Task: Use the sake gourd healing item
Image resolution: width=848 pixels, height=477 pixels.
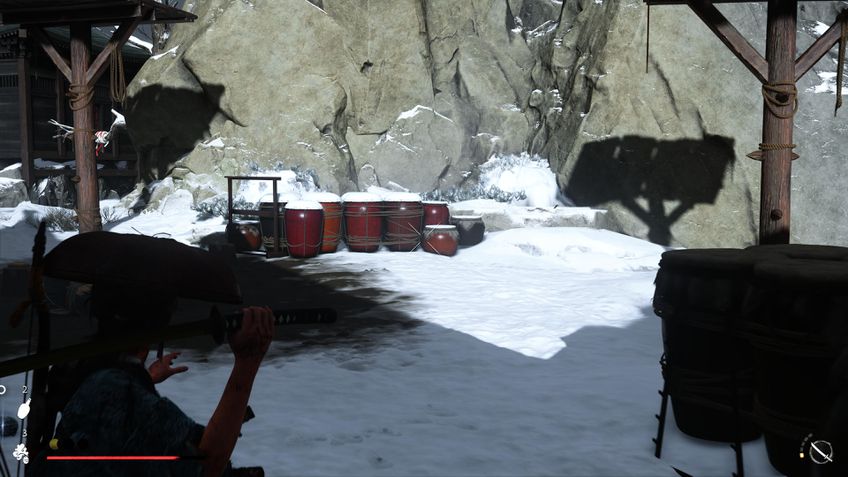Action: pos(24,408)
